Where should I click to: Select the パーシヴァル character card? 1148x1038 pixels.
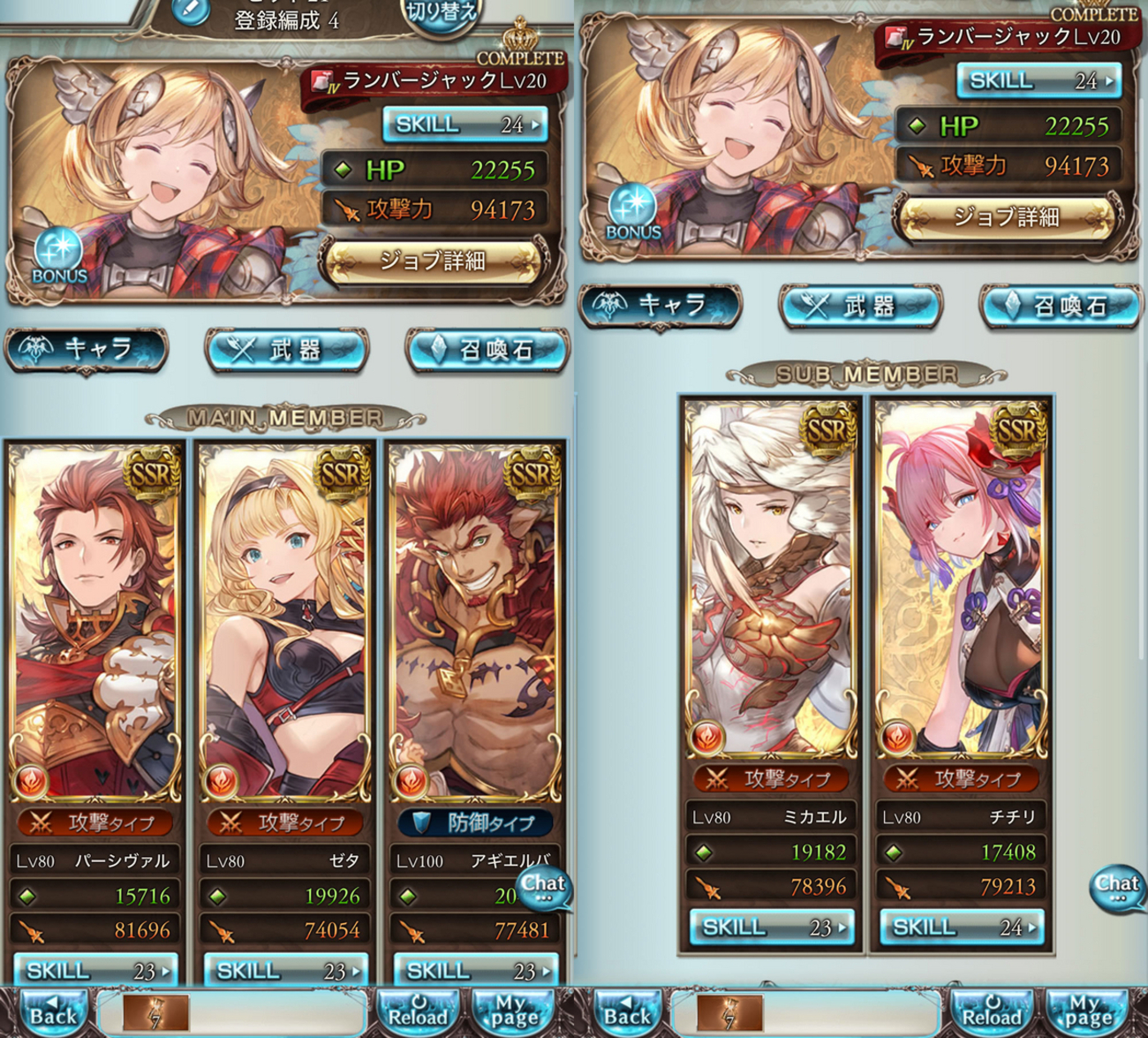[94, 618]
